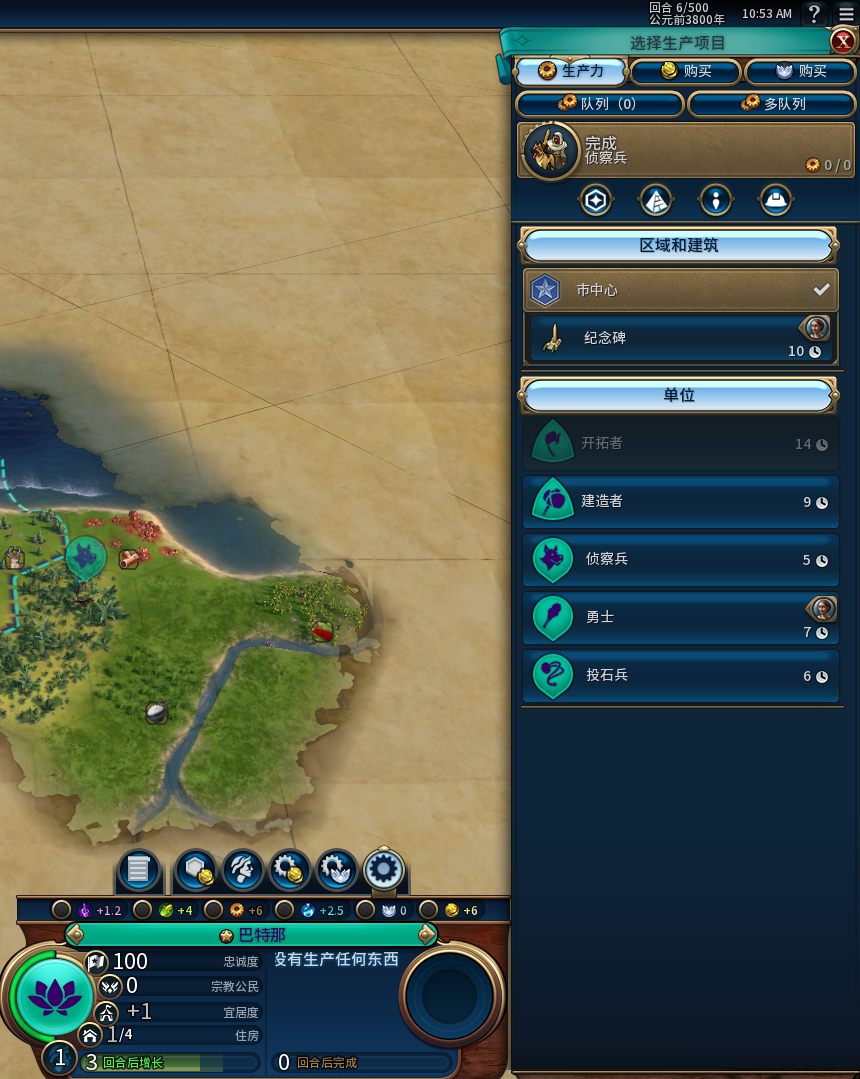Image resolution: width=860 pixels, height=1079 pixels.
Task: Filter production by districts hexagon icon
Action: [x=596, y=200]
